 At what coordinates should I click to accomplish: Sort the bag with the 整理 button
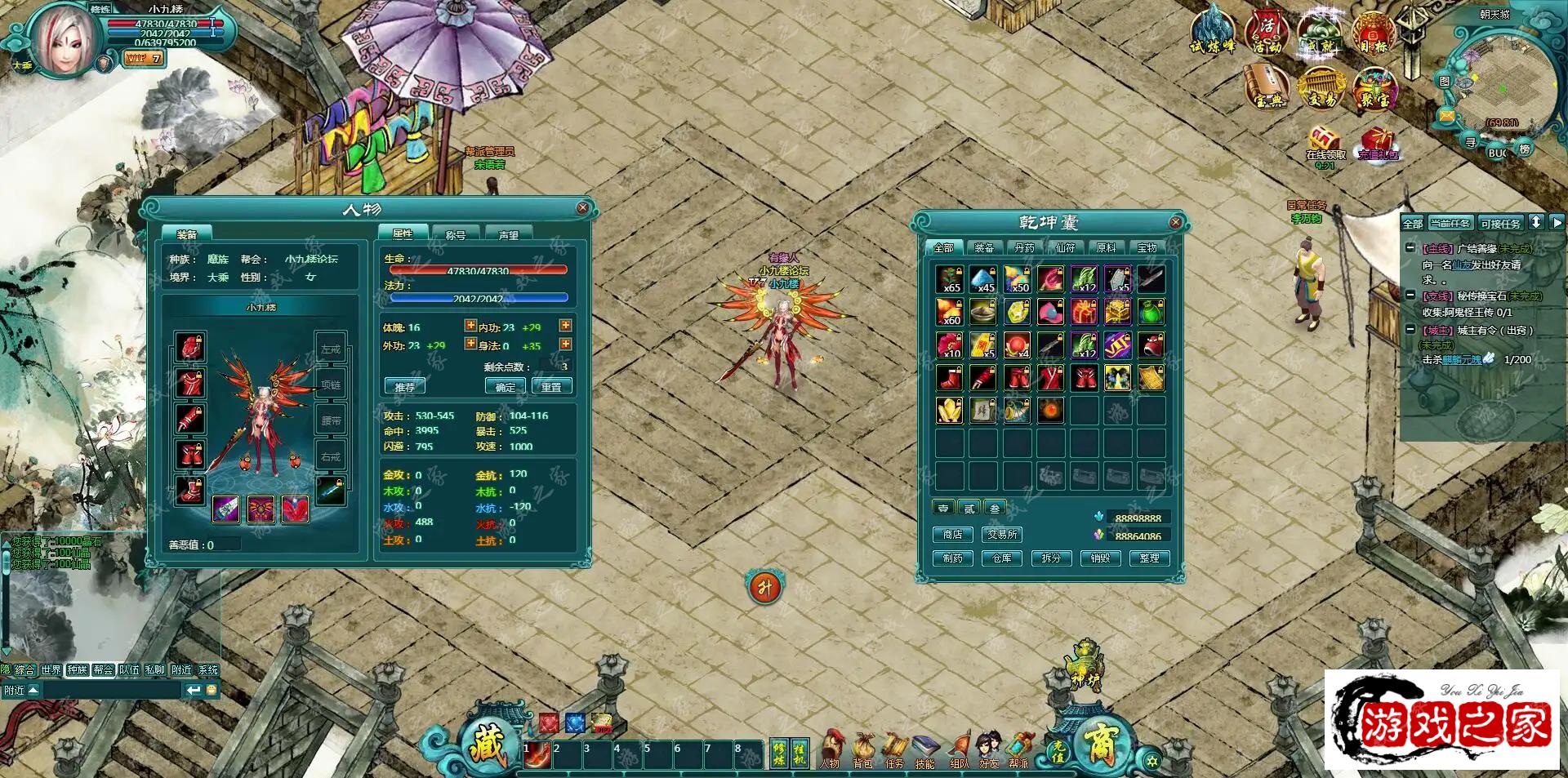(1149, 558)
